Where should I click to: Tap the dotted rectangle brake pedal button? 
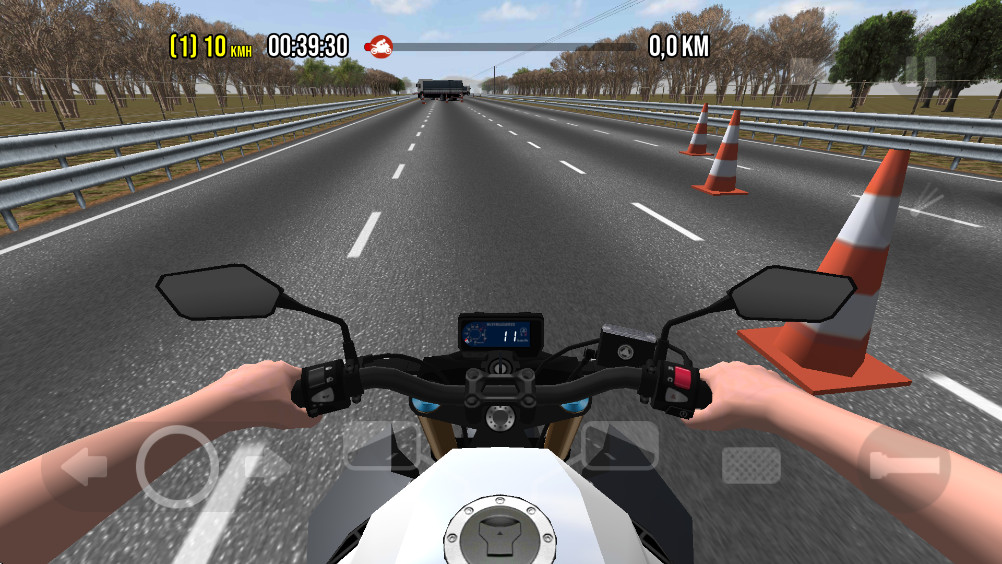pyautogui.click(x=751, y=465)
